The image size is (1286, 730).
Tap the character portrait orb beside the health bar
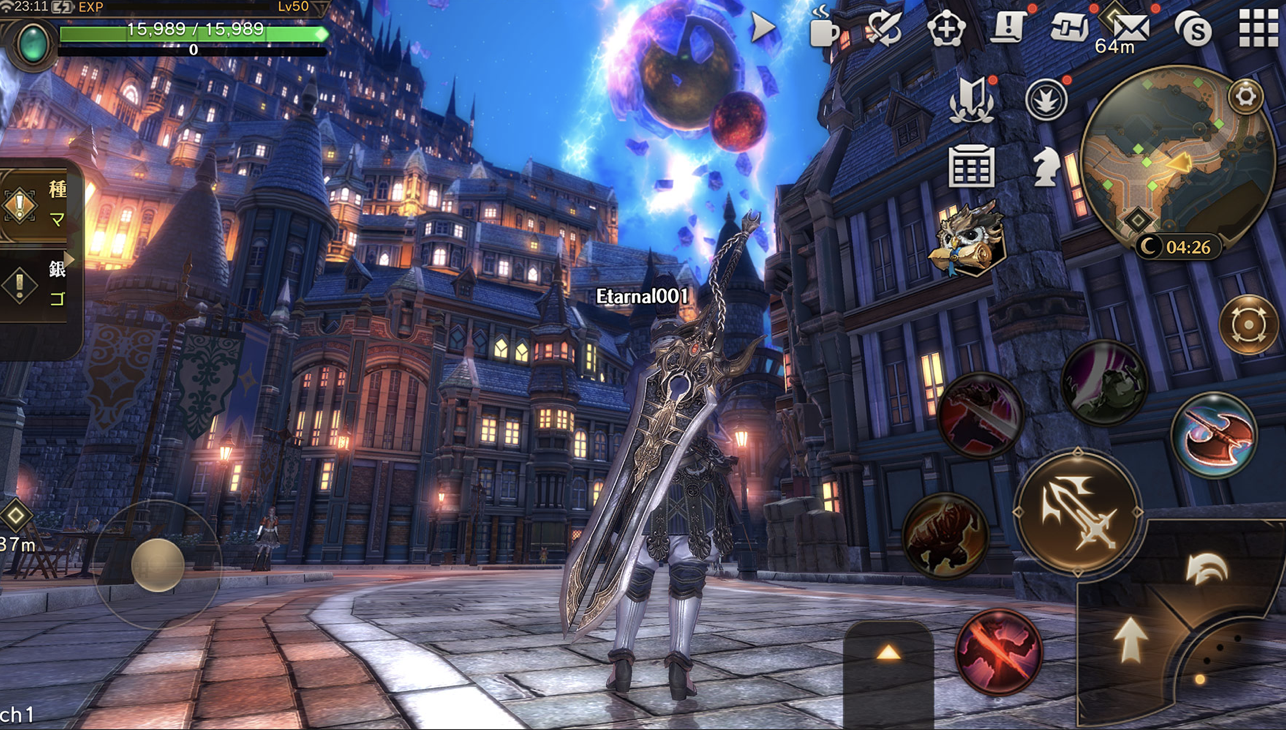pos(33,45)
